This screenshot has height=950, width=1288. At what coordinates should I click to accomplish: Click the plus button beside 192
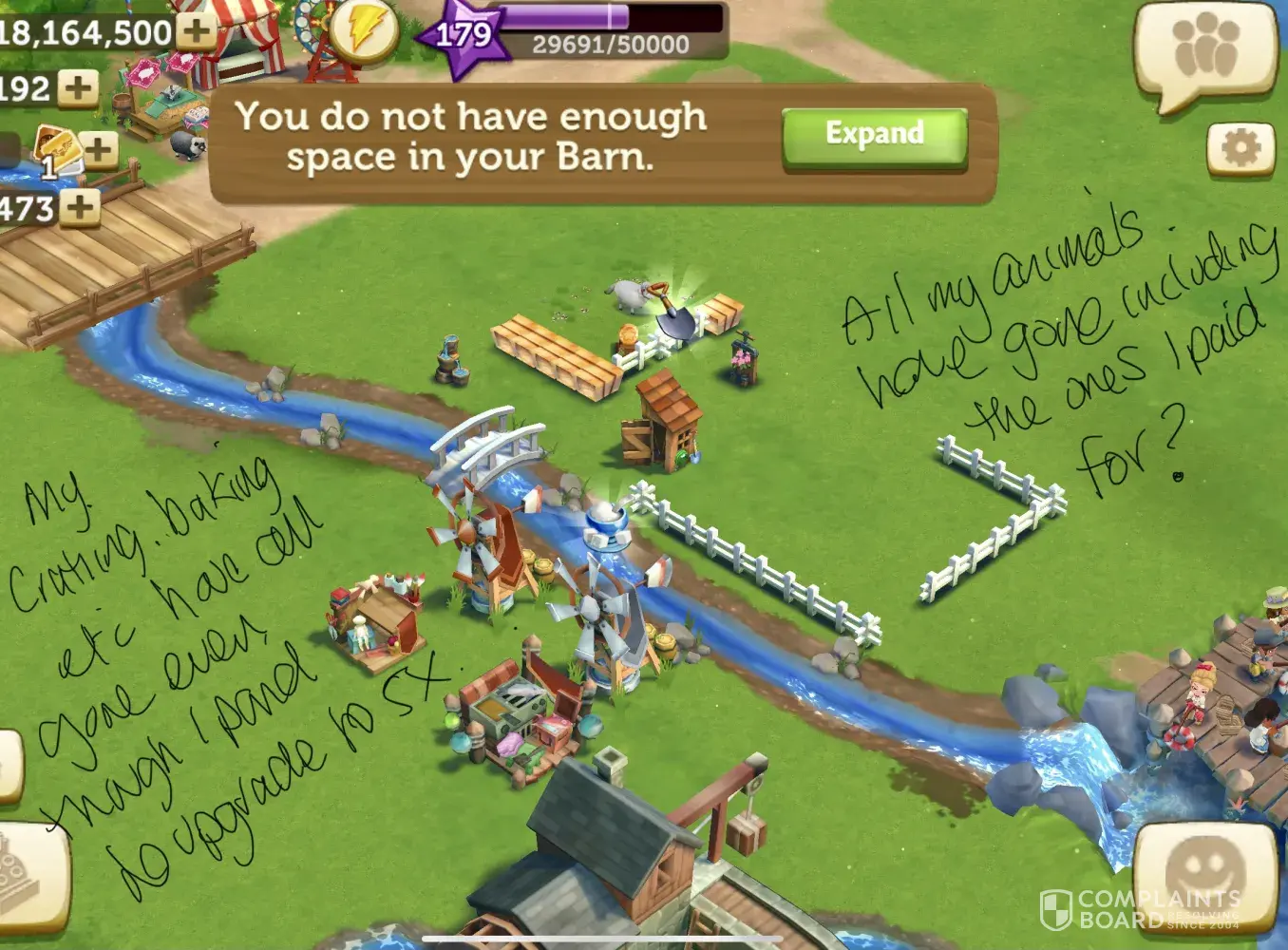click(78, 88)
